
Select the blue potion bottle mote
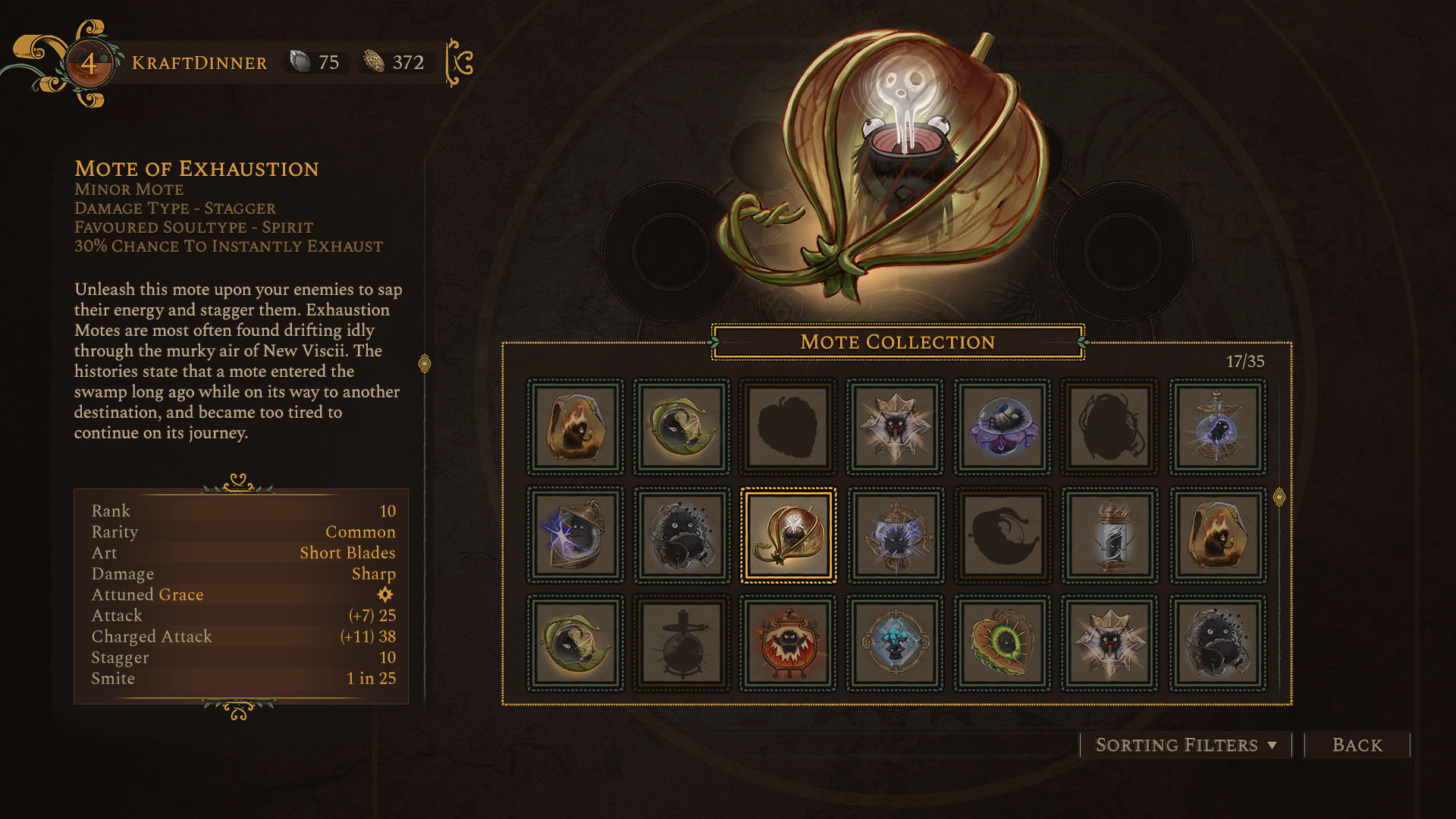pos(1217,428)
